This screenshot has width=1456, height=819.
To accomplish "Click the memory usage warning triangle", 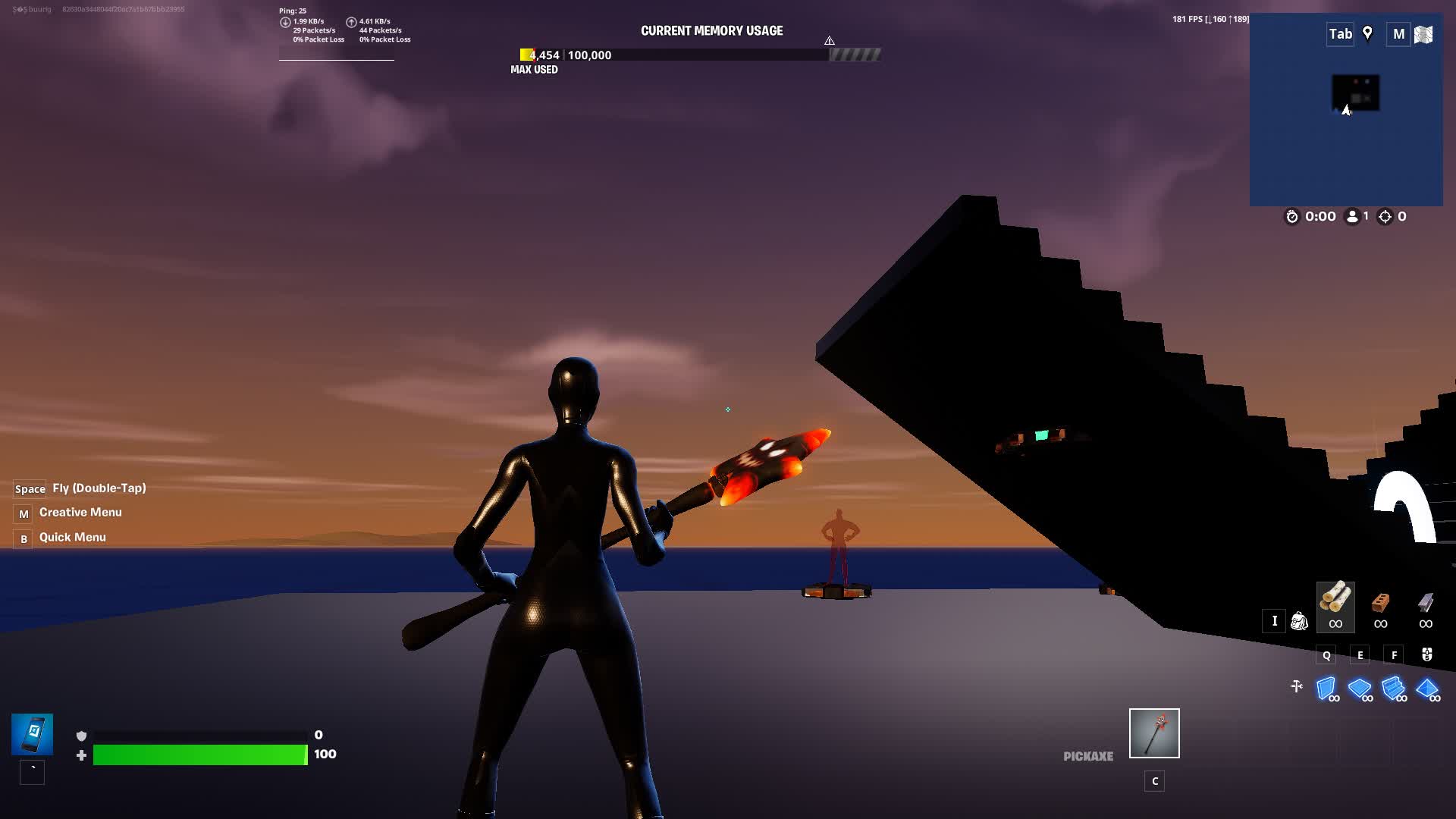I will point(830,40).
